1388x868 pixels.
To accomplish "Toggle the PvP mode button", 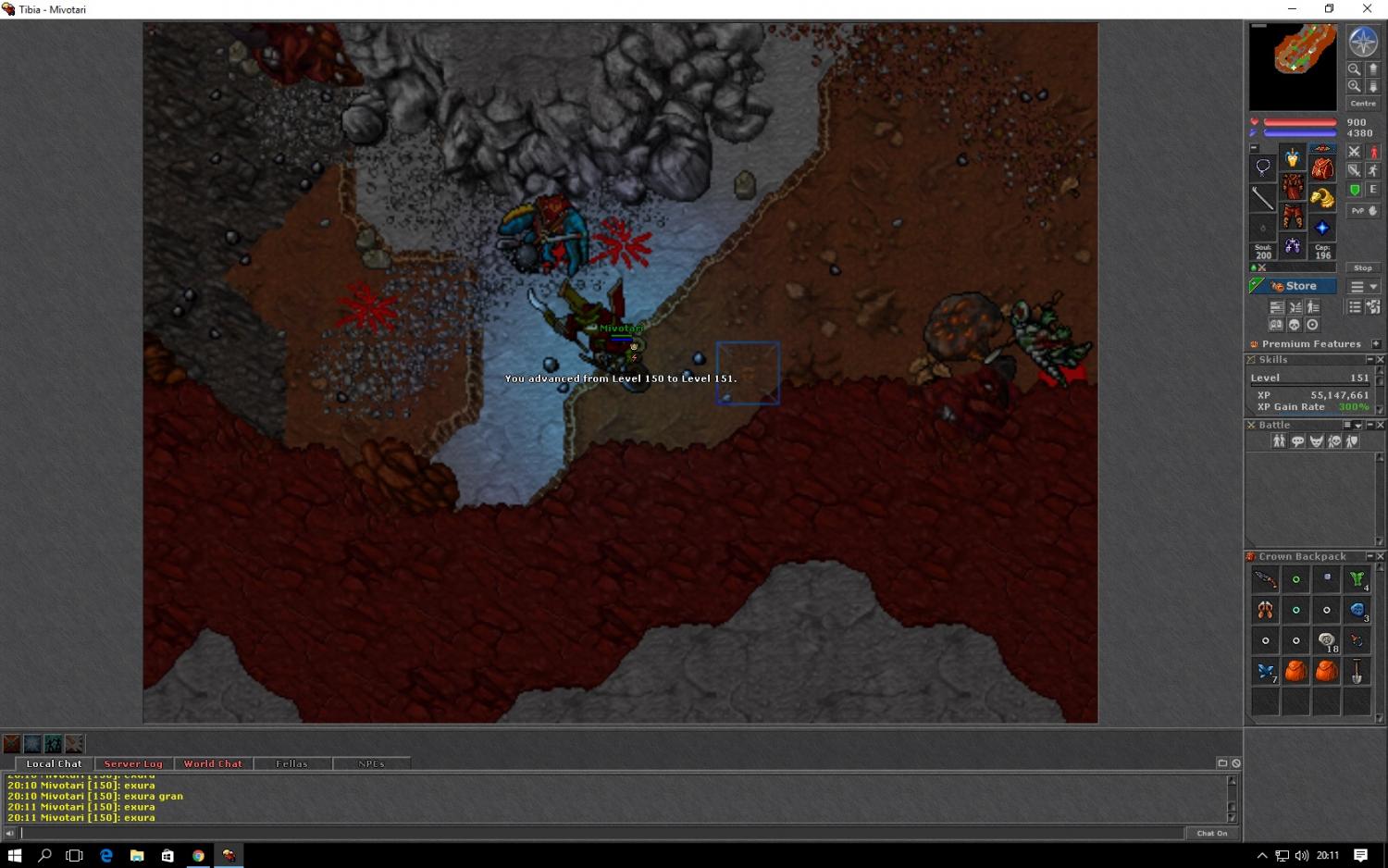I will pos(1362,211).
